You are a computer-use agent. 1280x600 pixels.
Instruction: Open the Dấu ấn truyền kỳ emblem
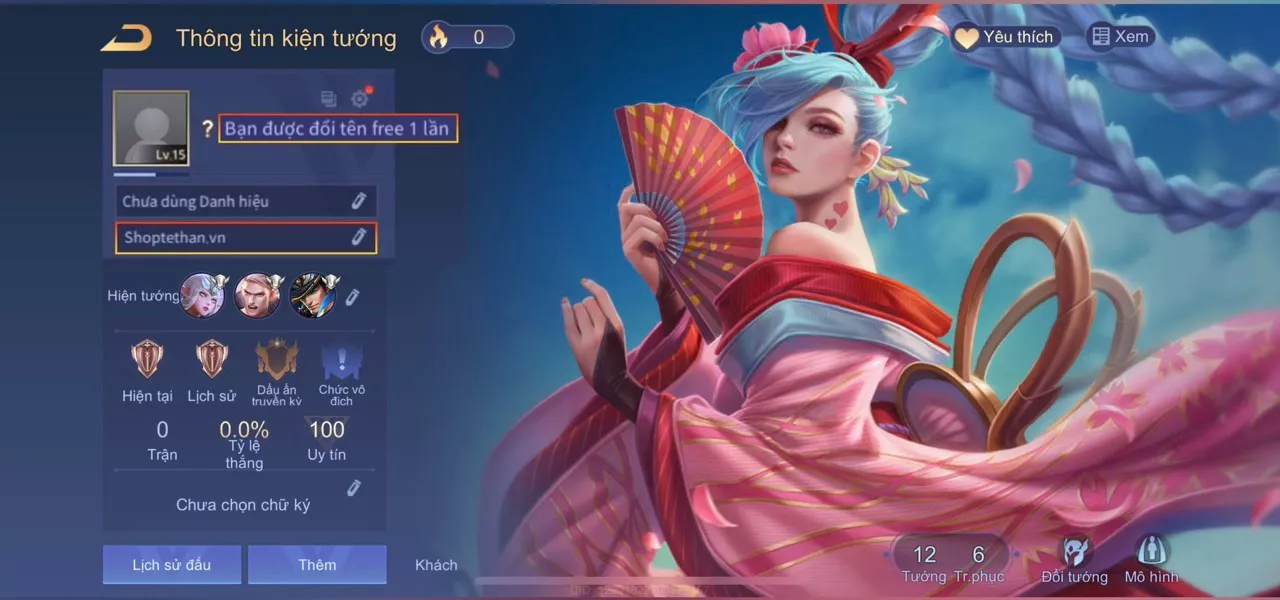click(277, 360)
